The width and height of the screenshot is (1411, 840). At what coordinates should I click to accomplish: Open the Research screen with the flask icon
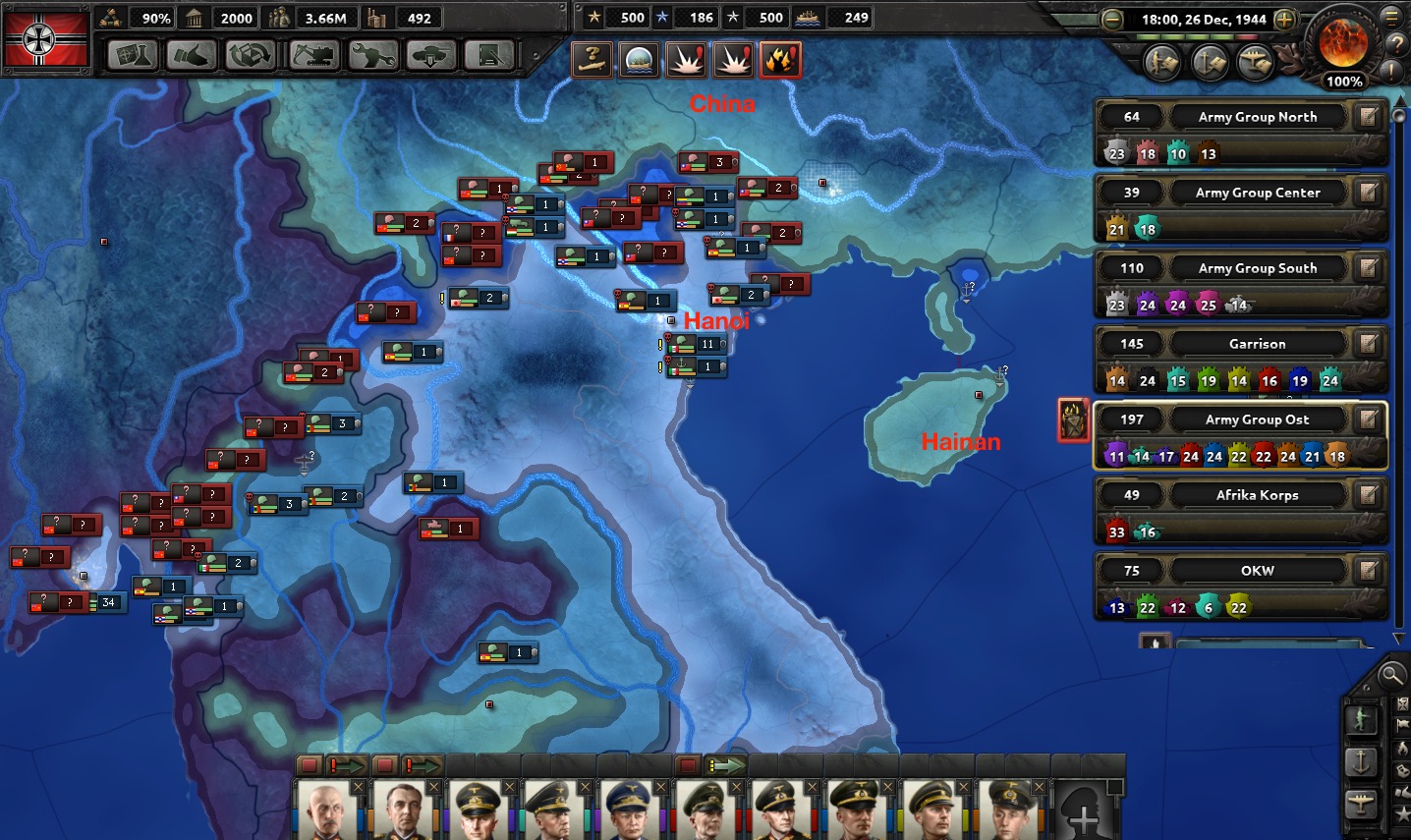132,56
